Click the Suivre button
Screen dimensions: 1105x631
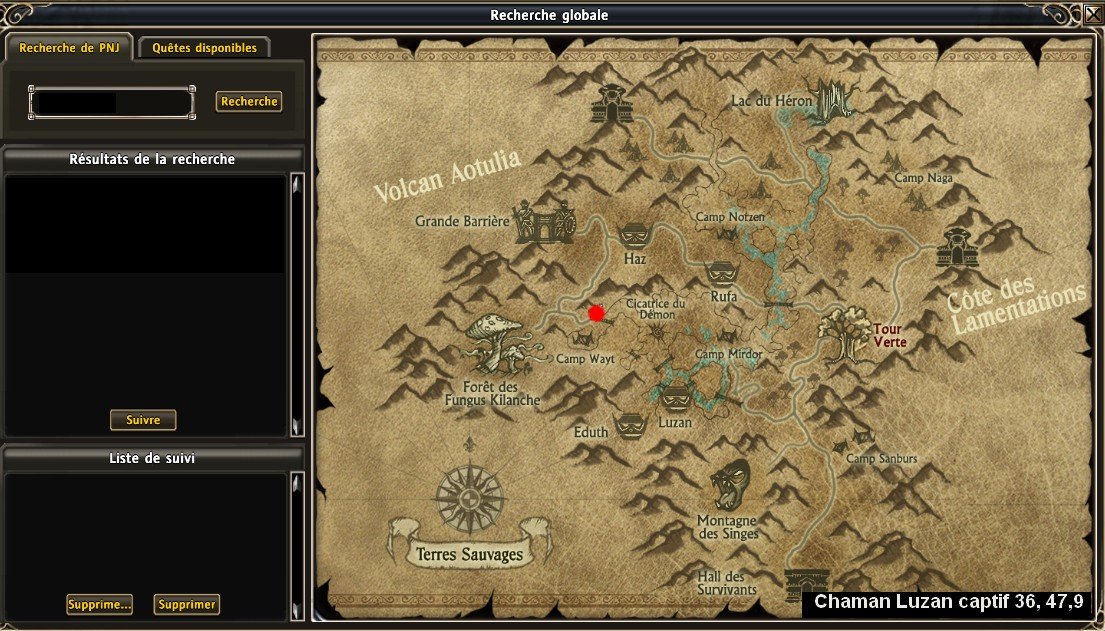143,420
